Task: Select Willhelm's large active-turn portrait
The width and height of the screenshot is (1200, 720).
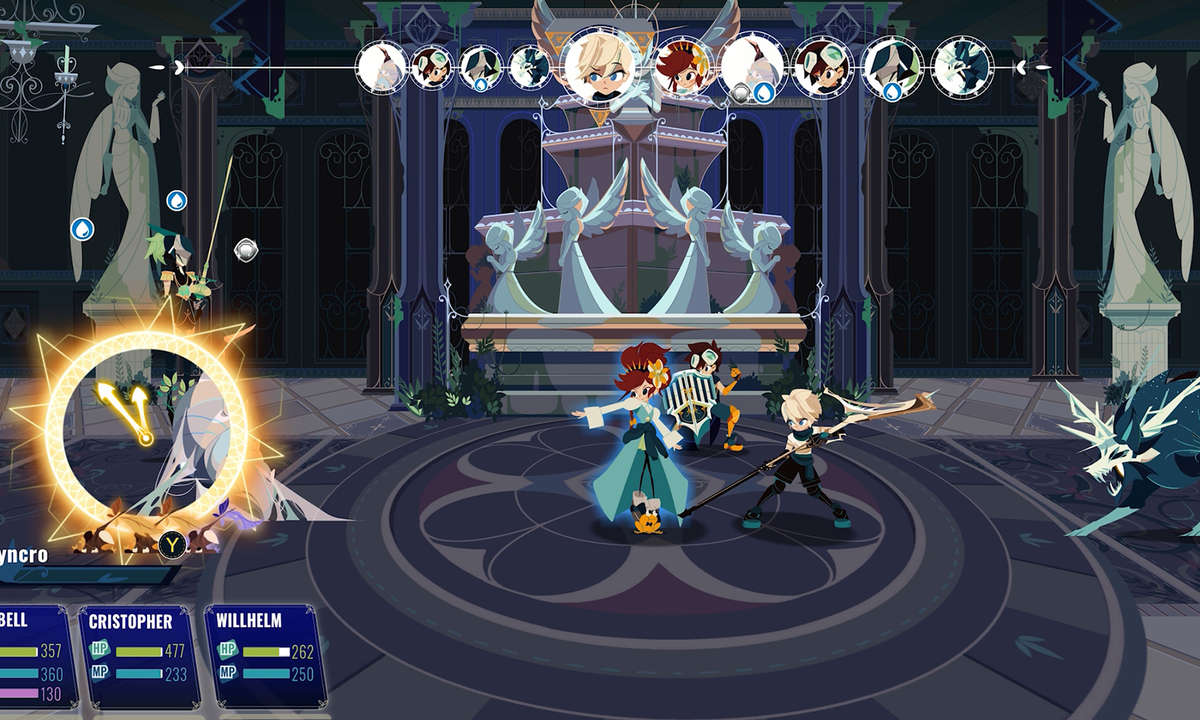Action: point(602,64)
